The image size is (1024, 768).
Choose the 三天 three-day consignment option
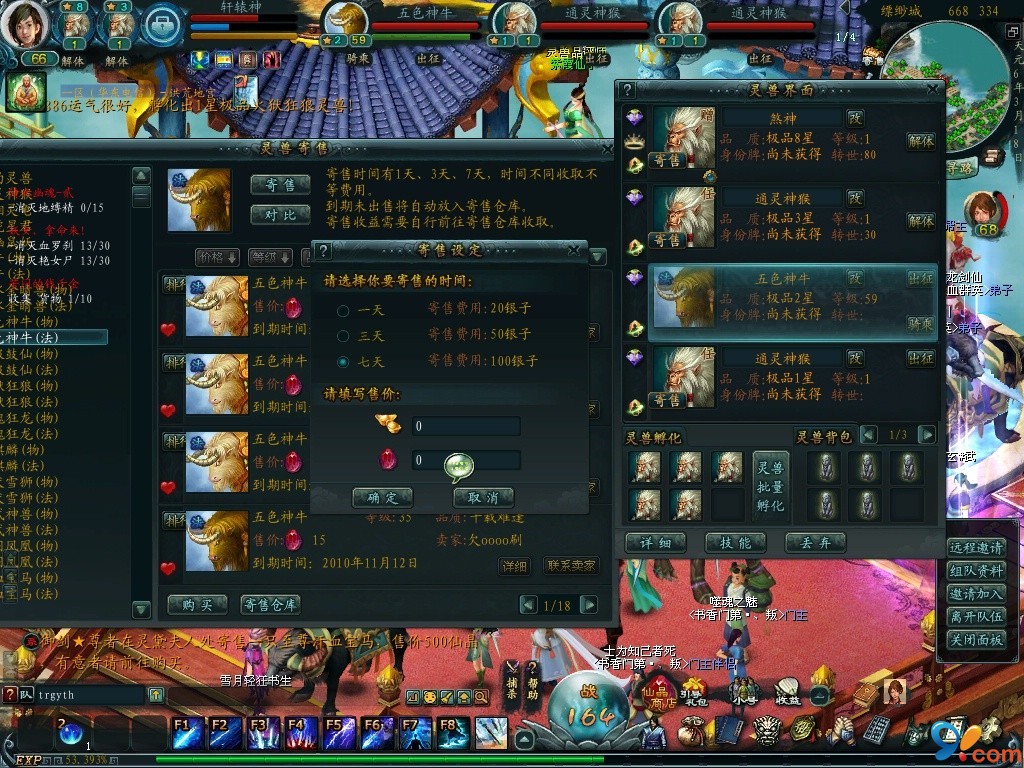(344, 336)
